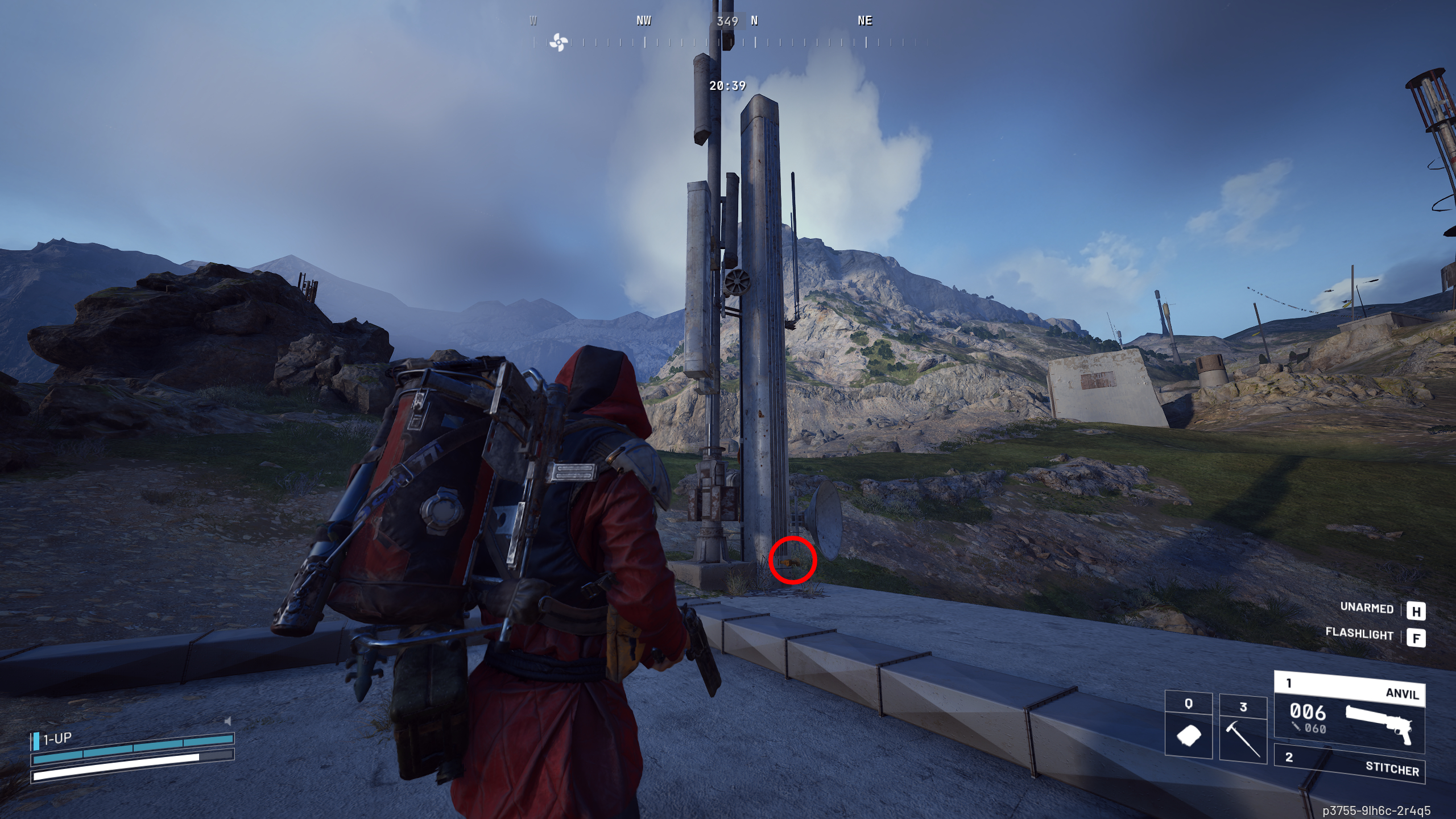Select the NW marker on the compass
Image resolution: width=1456 pixels, height=819 pixels.
644,22
